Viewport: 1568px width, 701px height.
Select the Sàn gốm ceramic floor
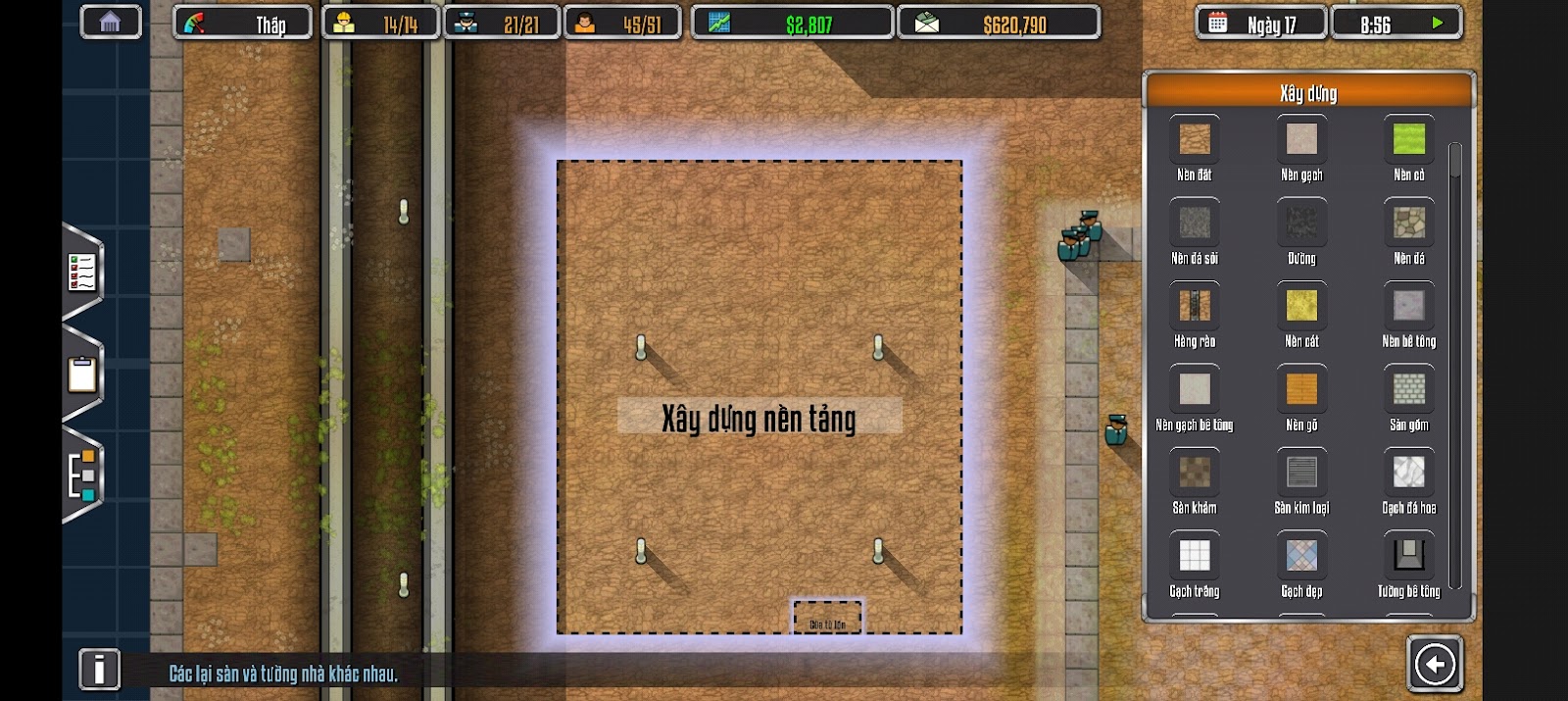point(1408,389)
